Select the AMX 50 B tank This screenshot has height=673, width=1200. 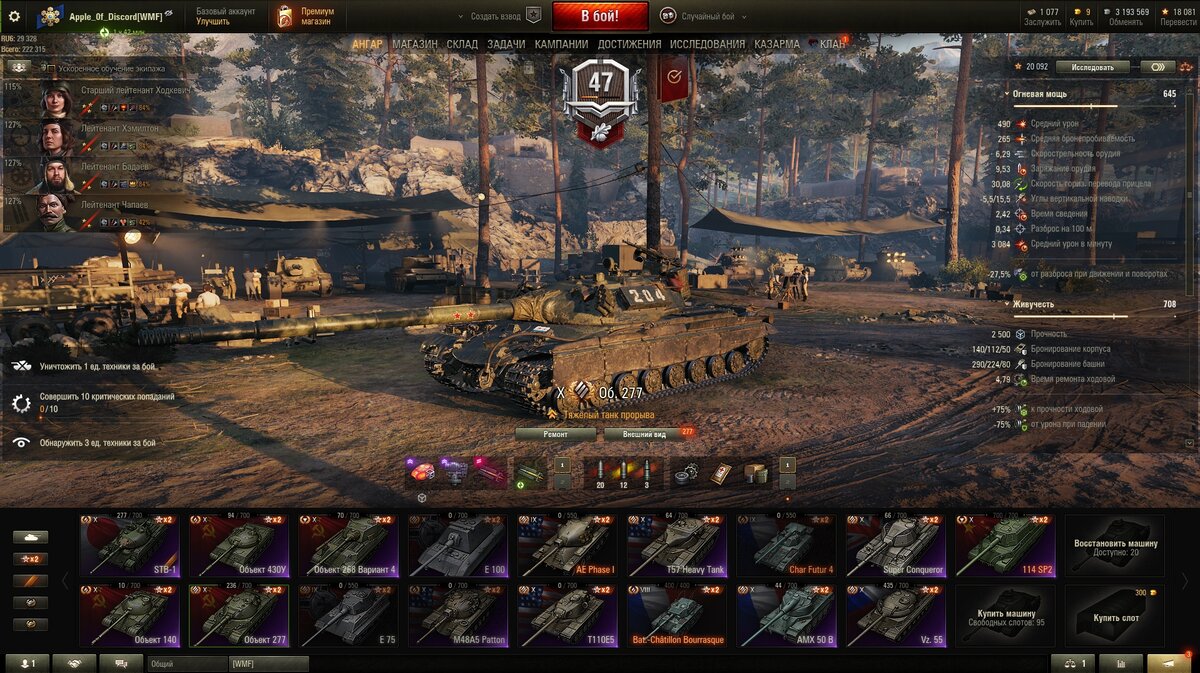786,617
